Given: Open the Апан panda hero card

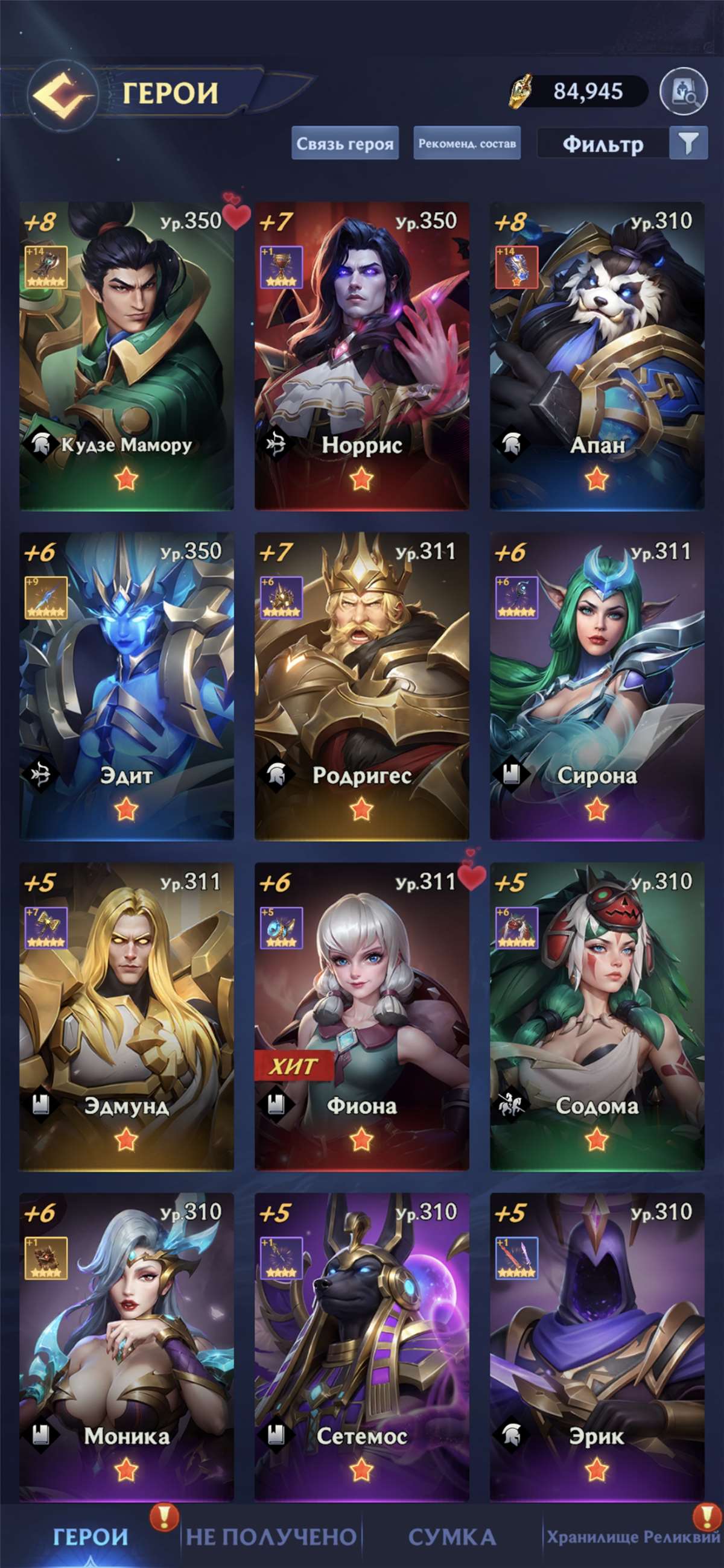Looking at the screenshot, I should coord(597,356).
